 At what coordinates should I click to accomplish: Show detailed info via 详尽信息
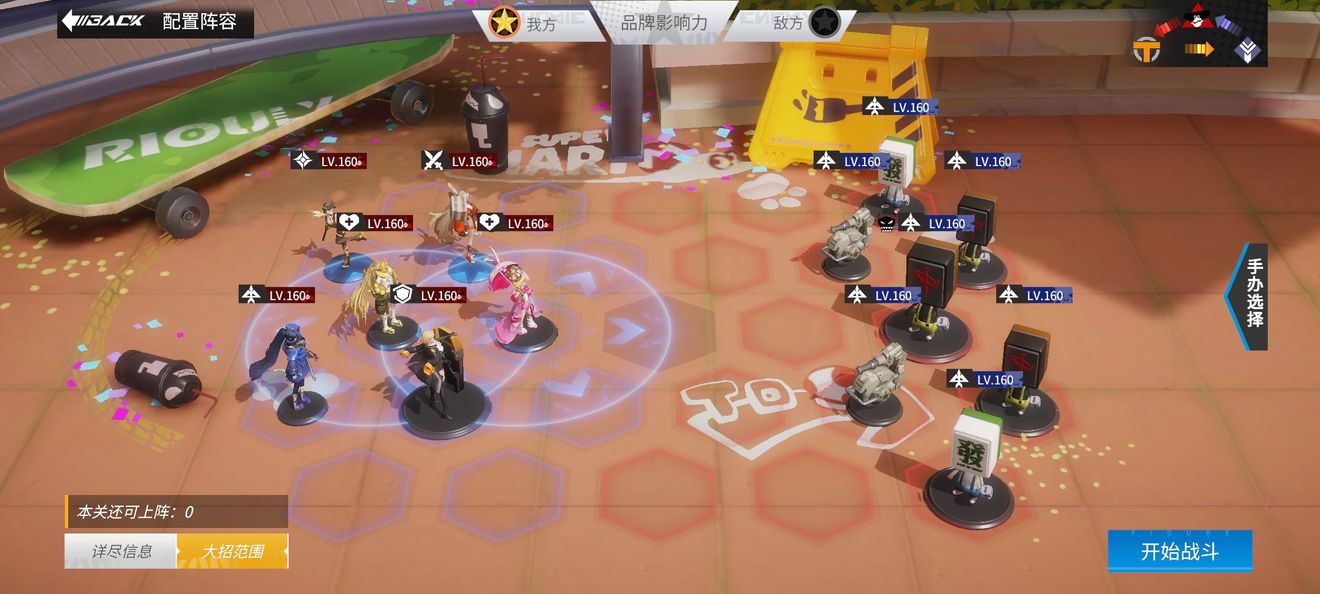pos(121,551)
